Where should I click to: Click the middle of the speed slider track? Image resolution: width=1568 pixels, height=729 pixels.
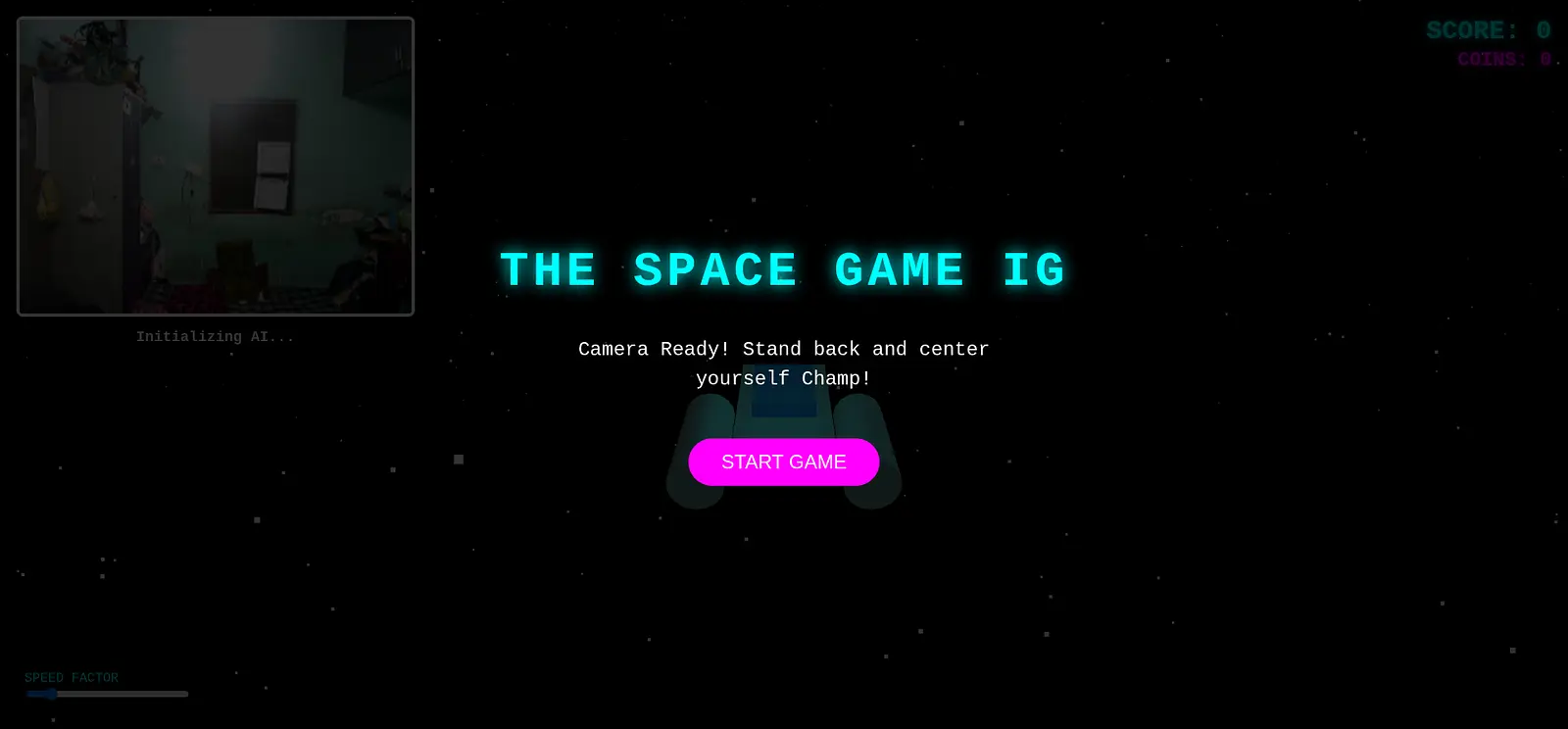(108, 694)
